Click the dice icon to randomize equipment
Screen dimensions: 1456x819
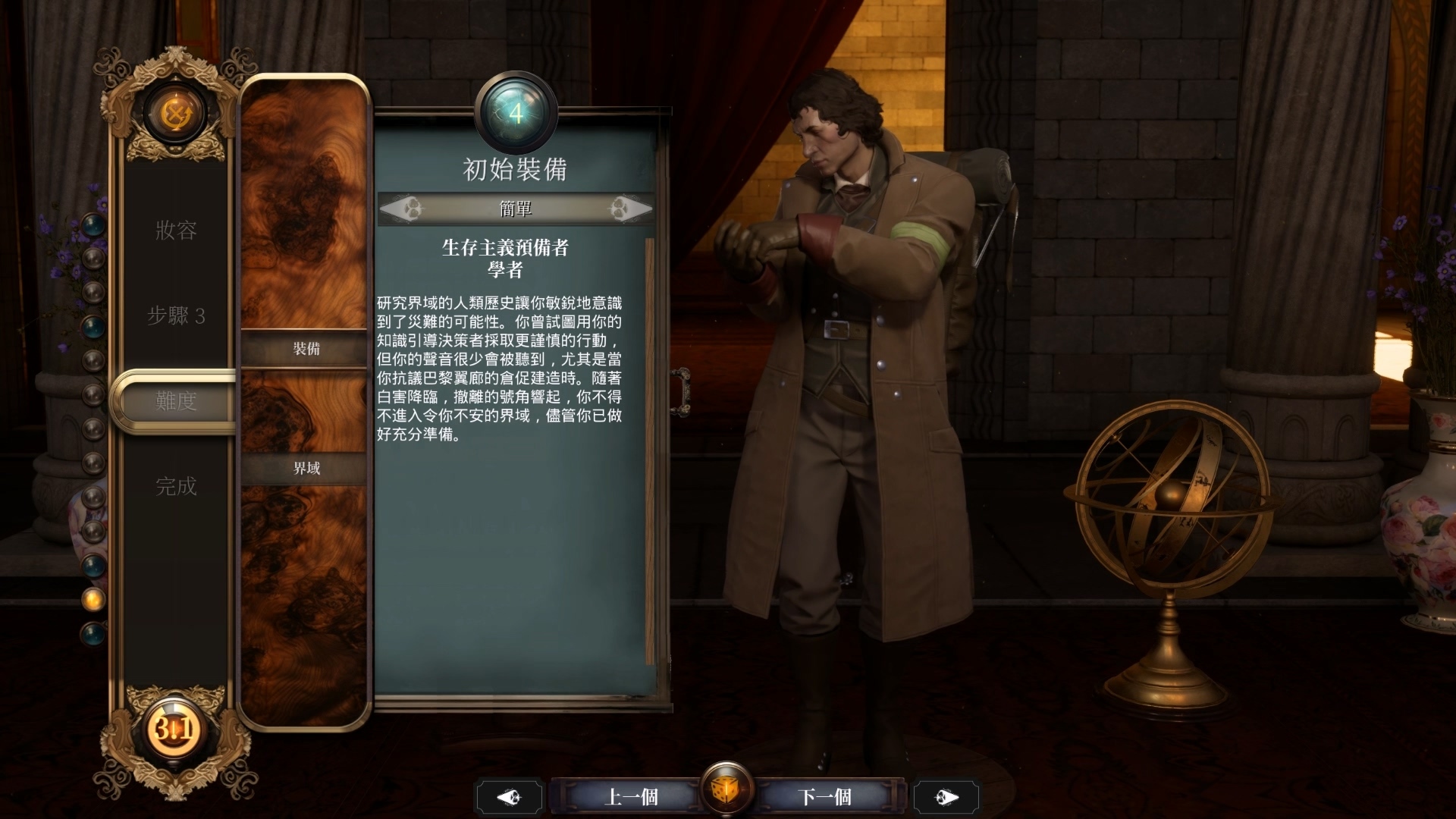[x=727, y=789]
